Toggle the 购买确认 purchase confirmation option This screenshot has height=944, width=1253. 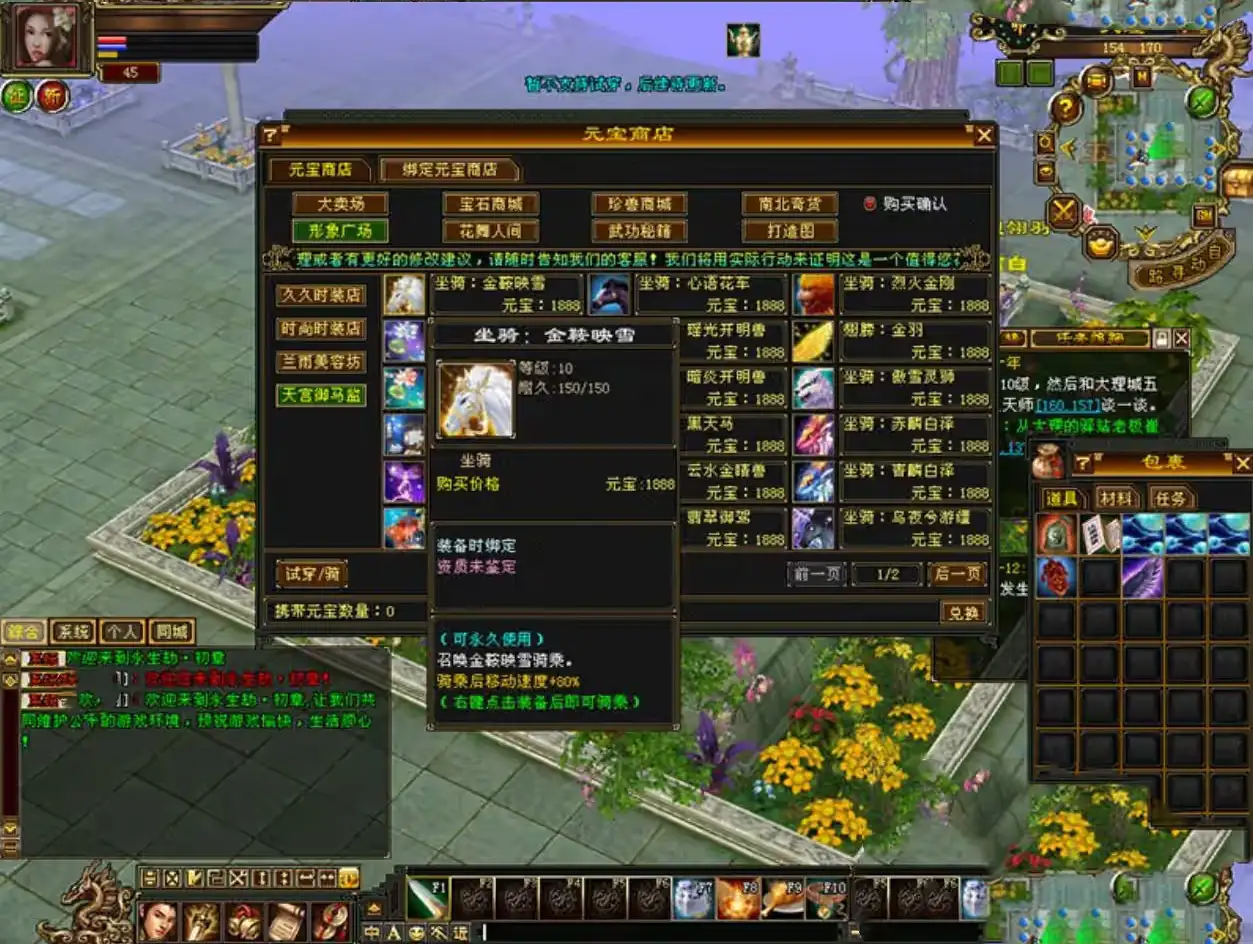(870, 204)
